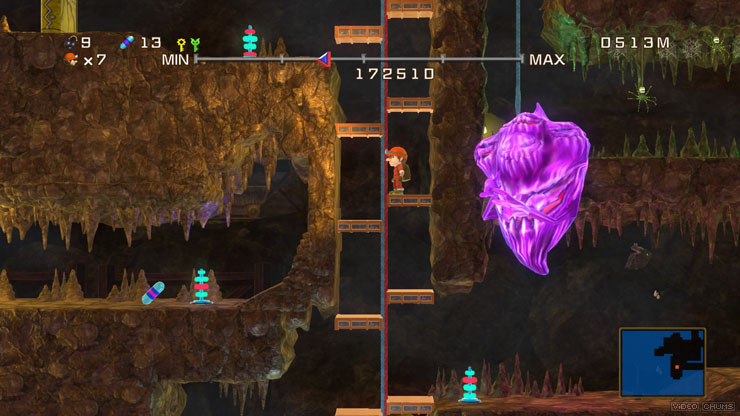Viewport: 740px width, 416px height.
Task: Click the energy gauge triangle marker
Action: [x=324, y=59]
